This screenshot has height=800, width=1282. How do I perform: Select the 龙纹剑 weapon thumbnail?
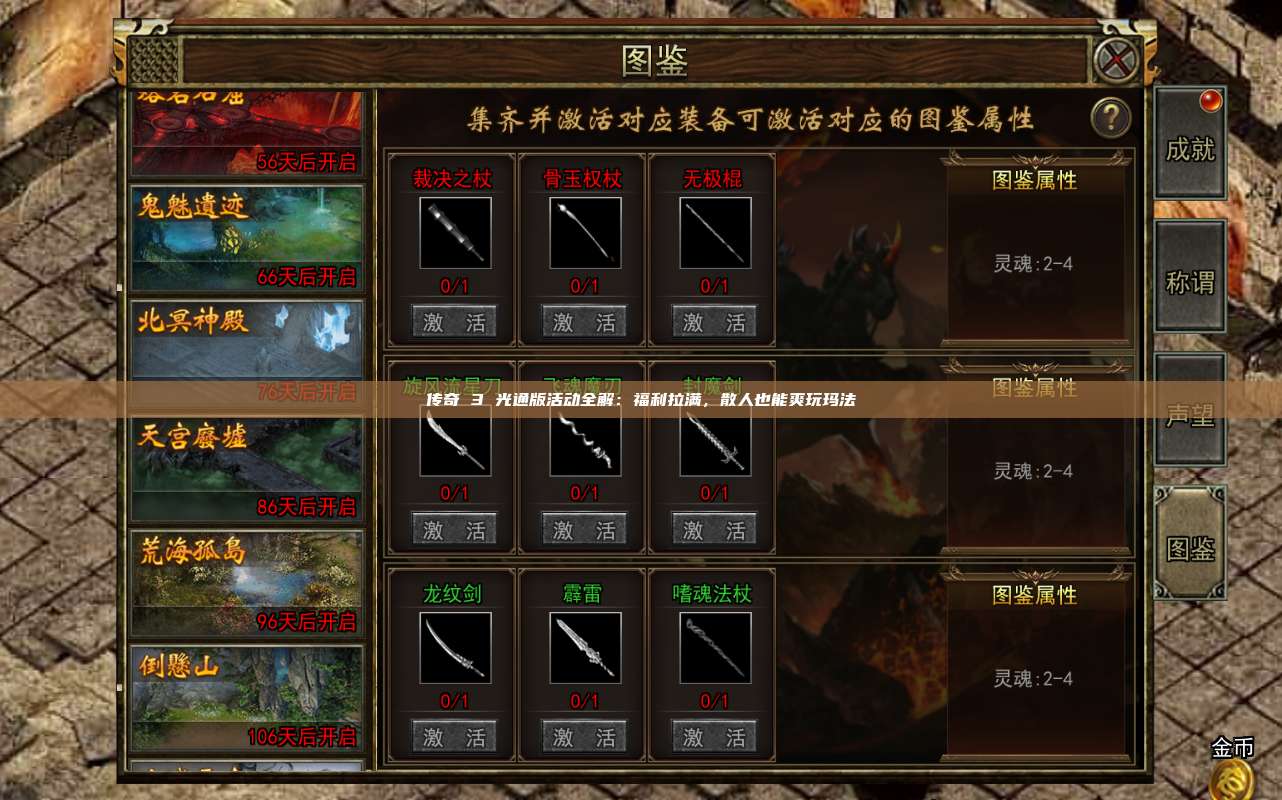(454, 648)
